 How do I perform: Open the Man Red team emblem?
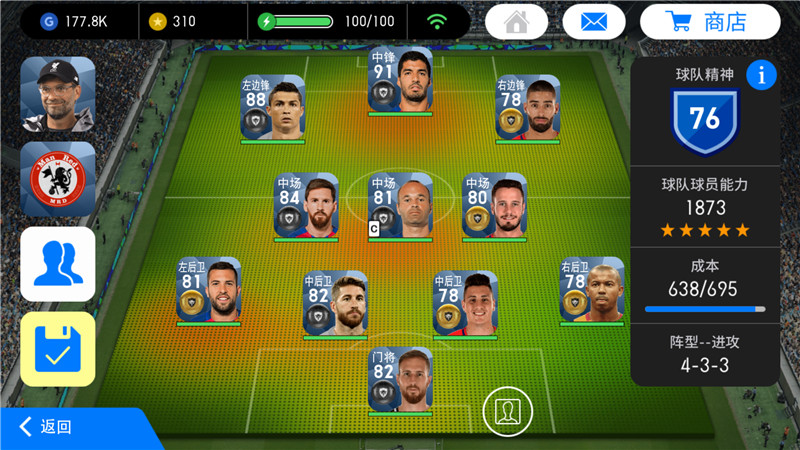[58, 179]
